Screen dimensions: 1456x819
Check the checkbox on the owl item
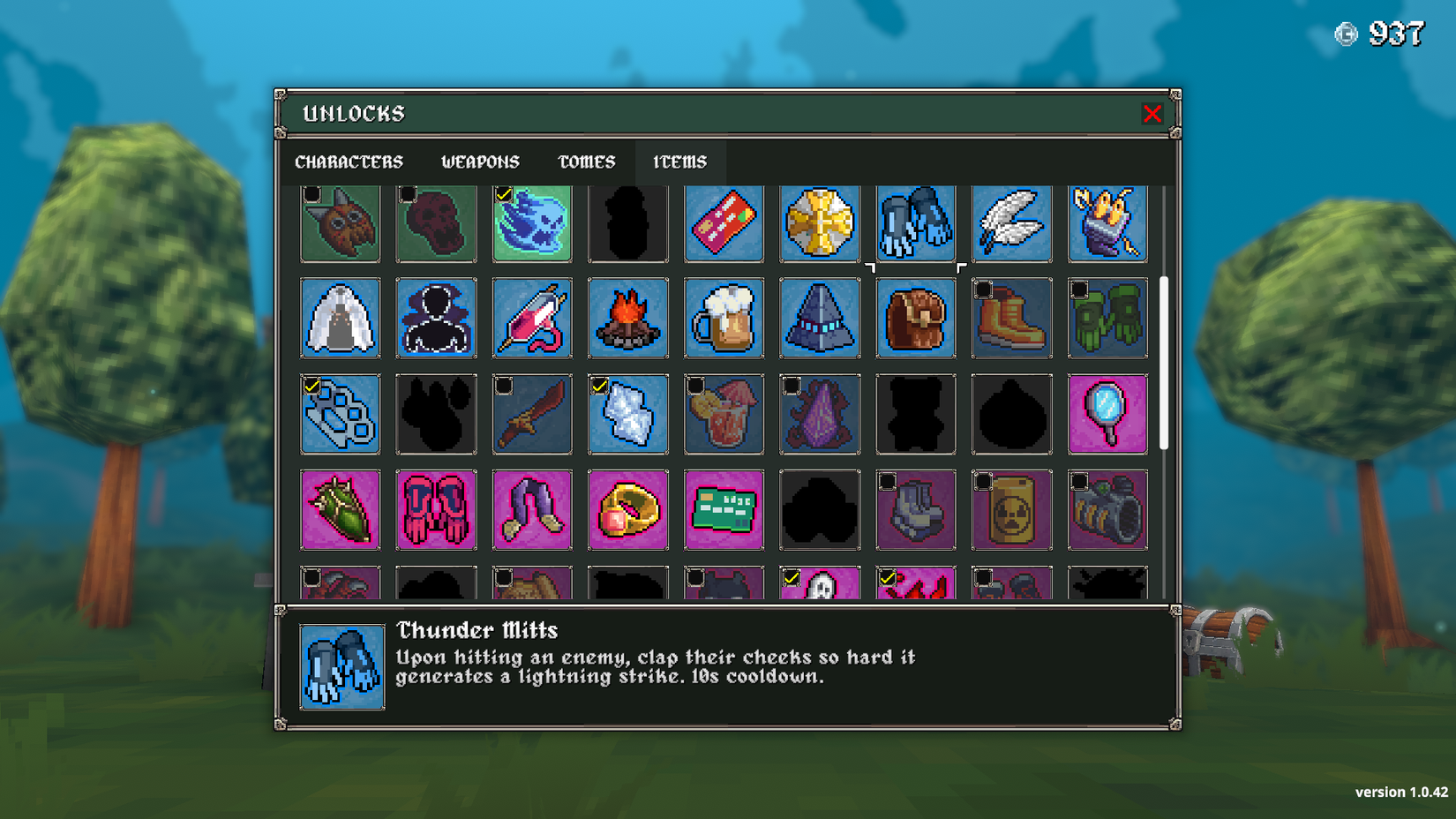[x=313, y=195]
